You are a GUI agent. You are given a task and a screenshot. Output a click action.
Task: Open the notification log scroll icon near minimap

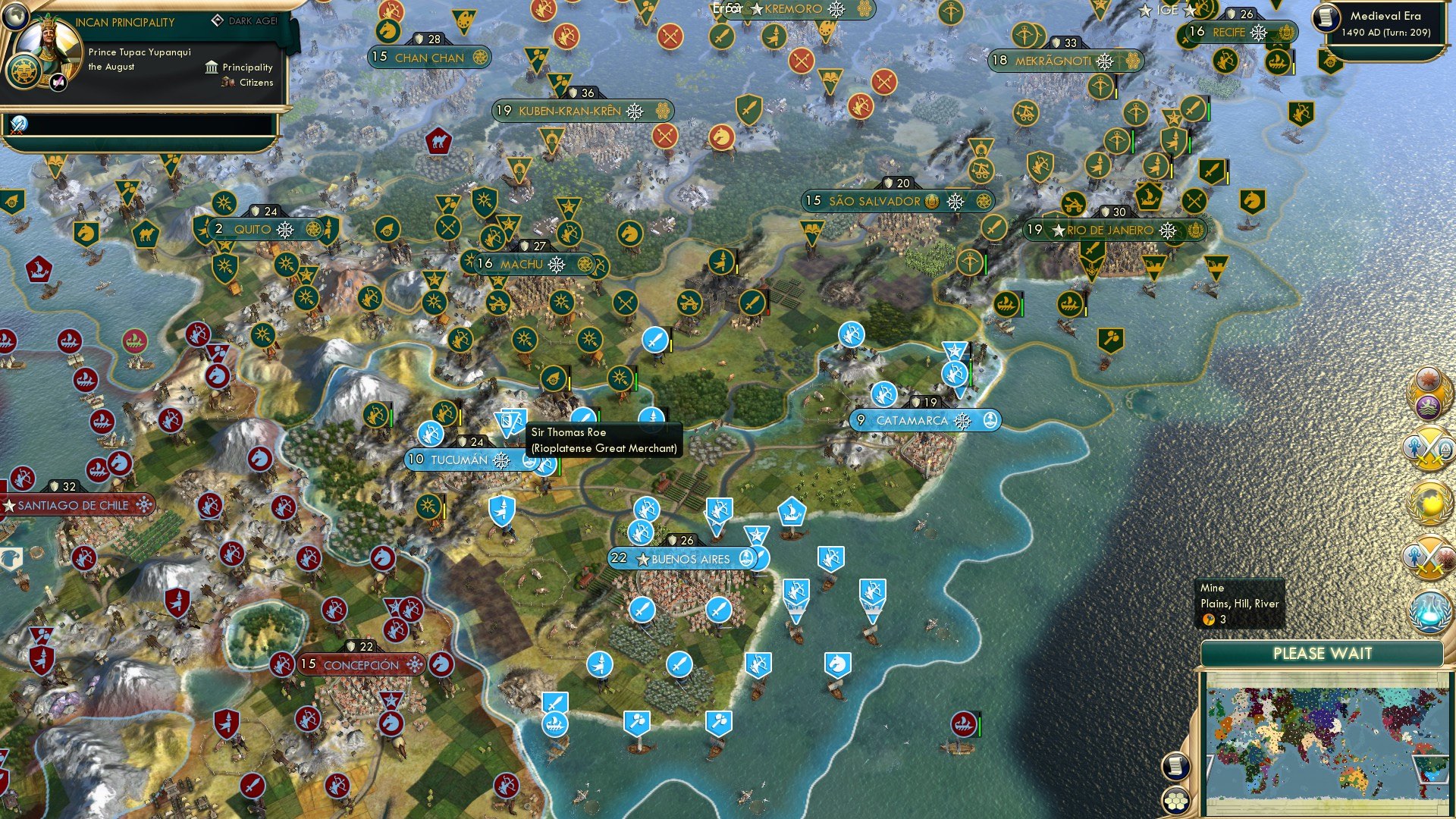[1176, 766]
